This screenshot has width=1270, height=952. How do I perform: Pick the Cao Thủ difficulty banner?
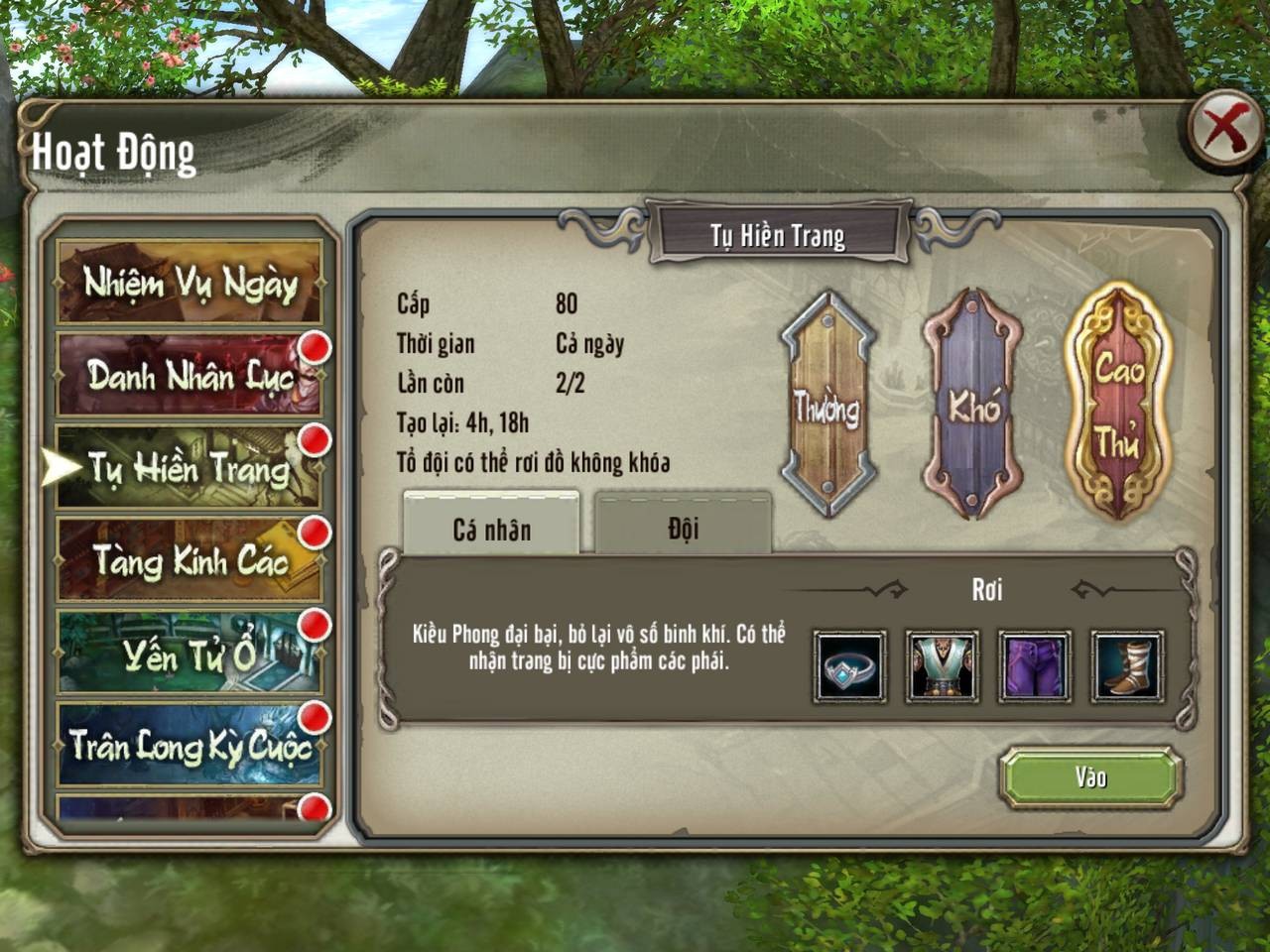(1118, 403)
